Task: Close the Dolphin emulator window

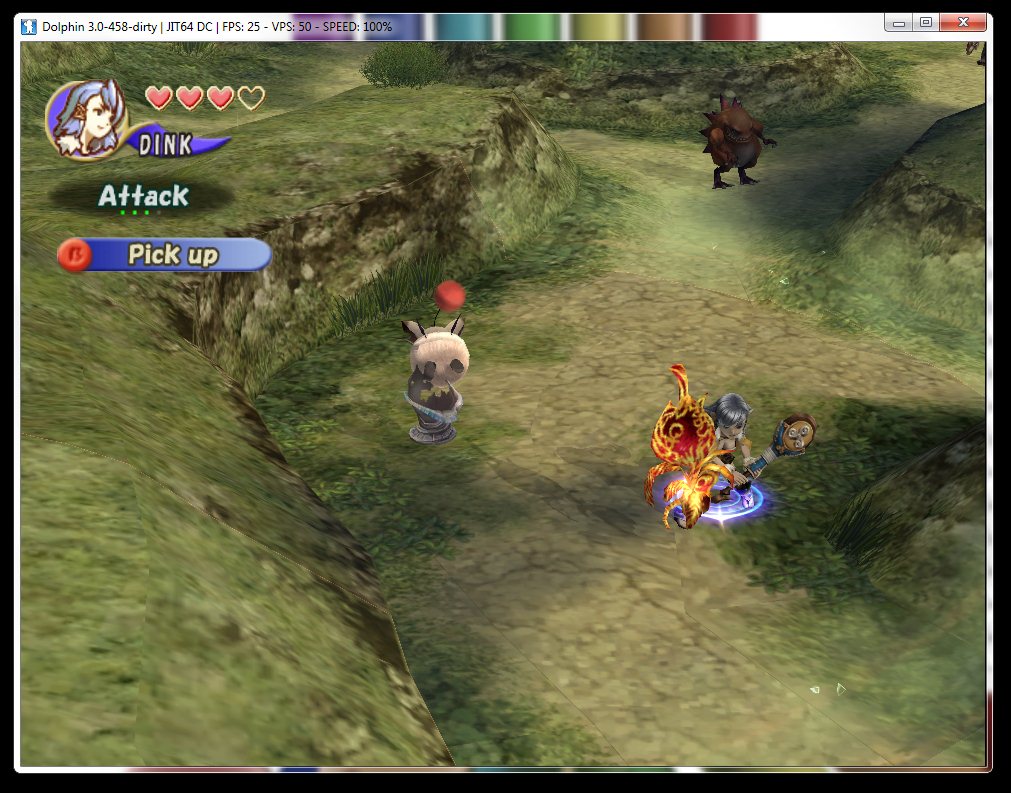Action: point(963,22)
